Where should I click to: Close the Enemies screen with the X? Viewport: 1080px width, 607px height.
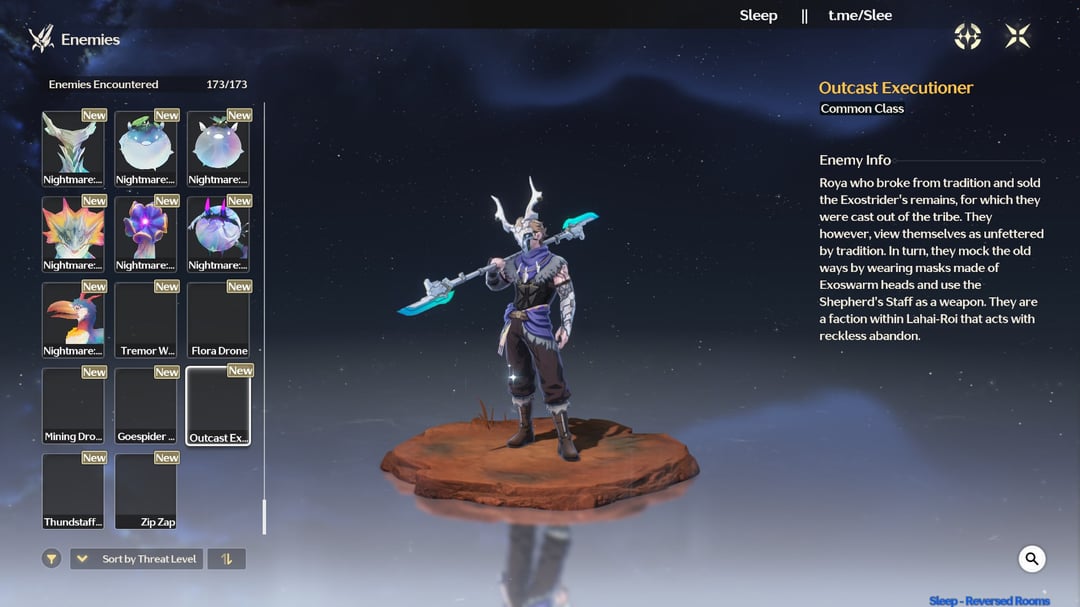(x=1018, y=37)
